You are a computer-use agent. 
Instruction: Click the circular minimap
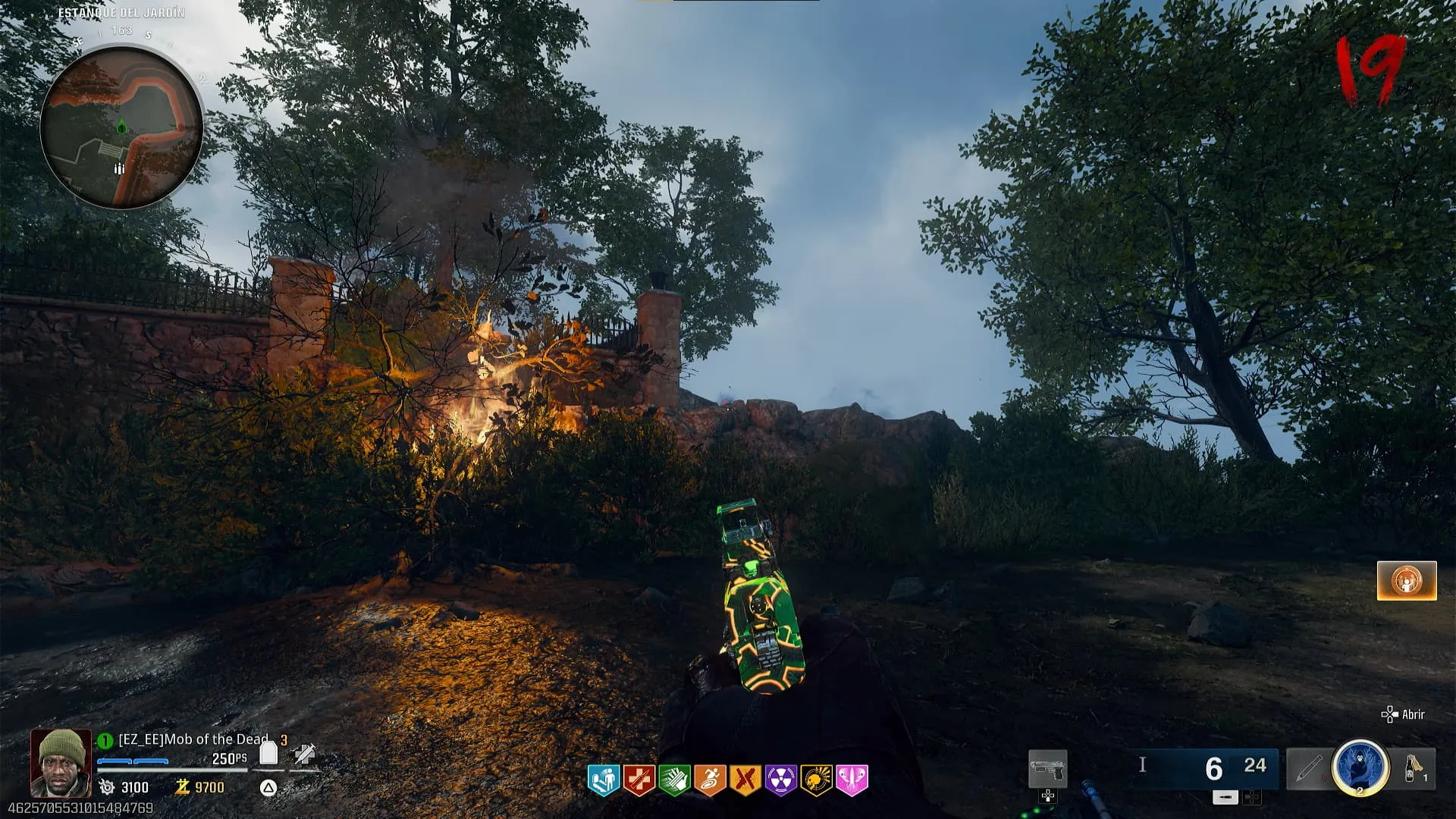[121, 127]
